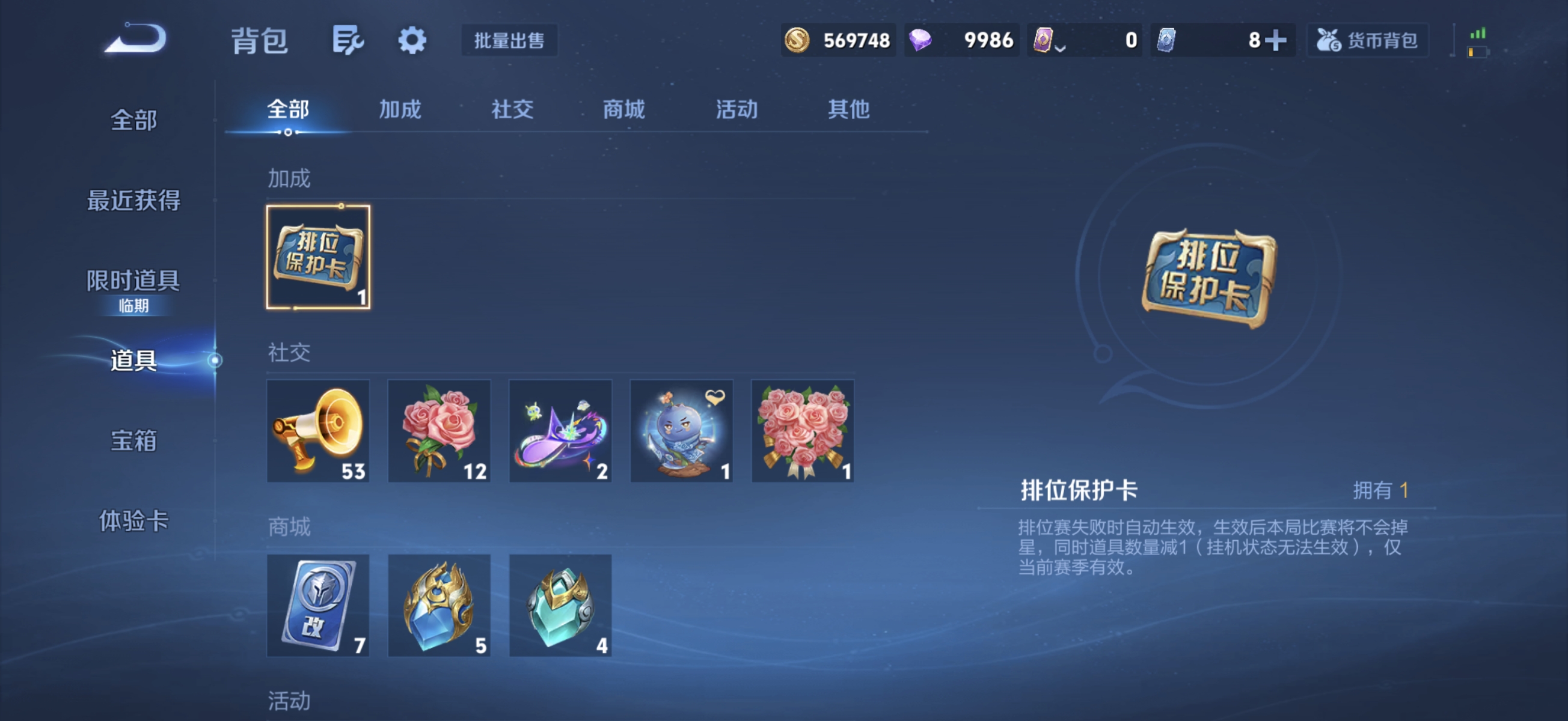Switch to the 商城 tab

(624, 109)
